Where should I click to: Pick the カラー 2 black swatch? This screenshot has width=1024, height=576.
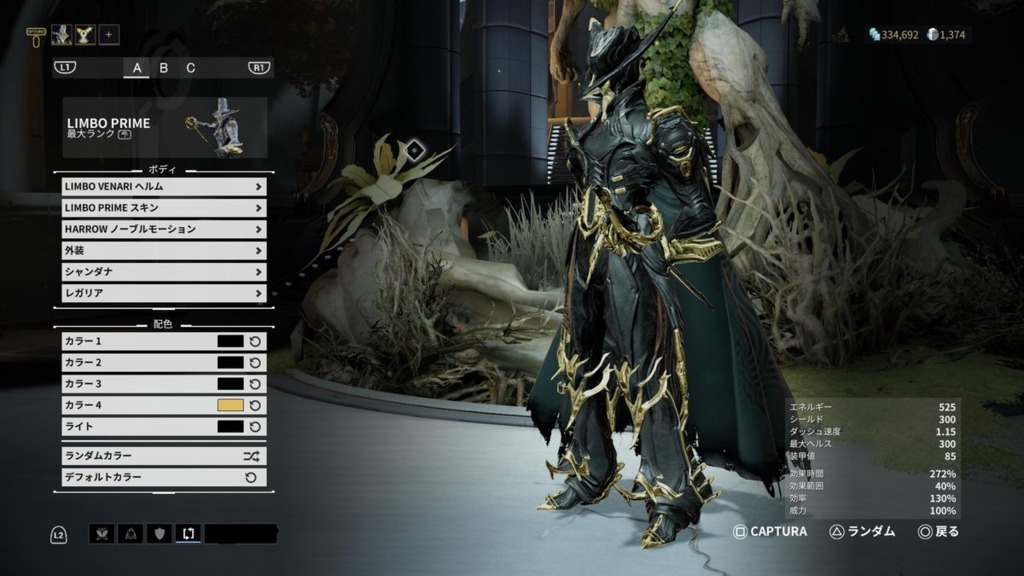point(230,362)
